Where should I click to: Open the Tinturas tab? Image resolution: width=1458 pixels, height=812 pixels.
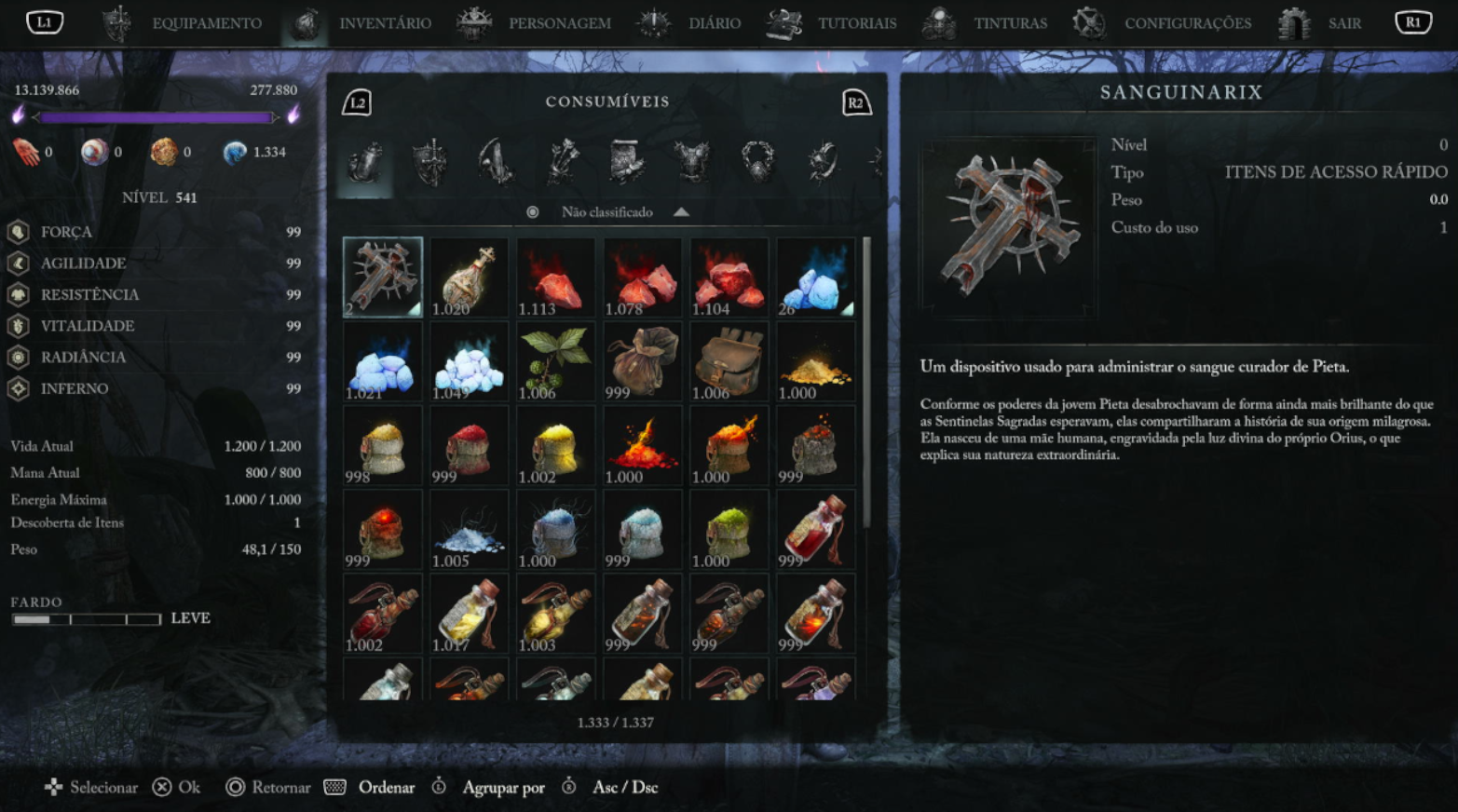point(1010,23)
